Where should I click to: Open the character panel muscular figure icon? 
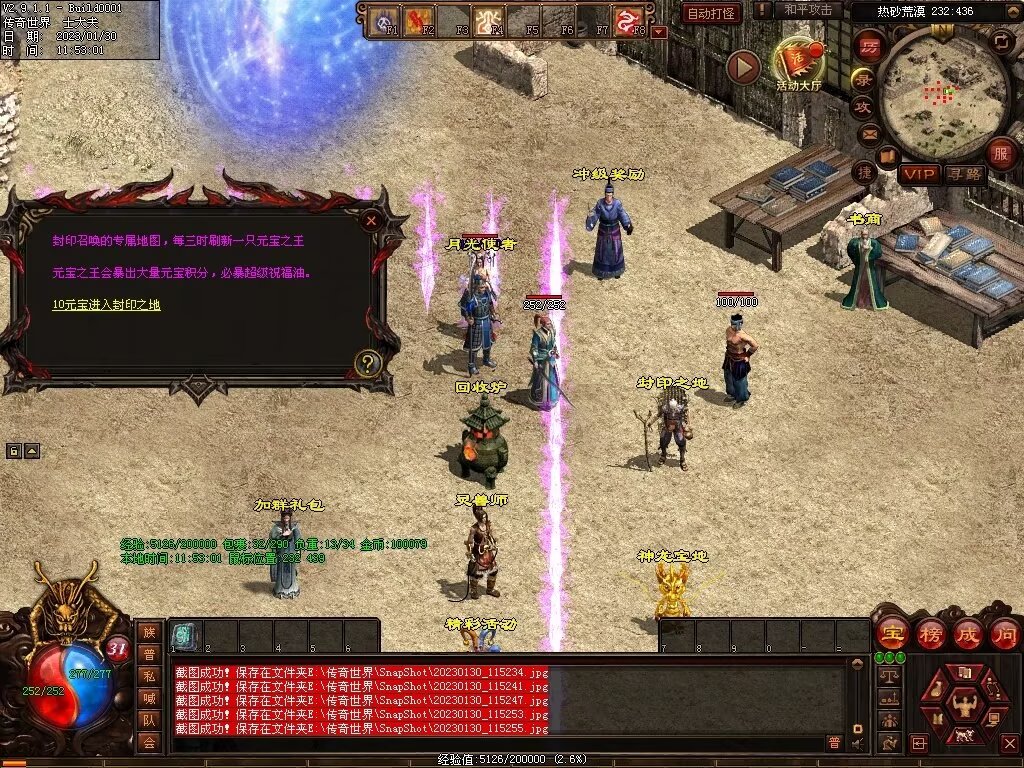[x=965, y=707]
